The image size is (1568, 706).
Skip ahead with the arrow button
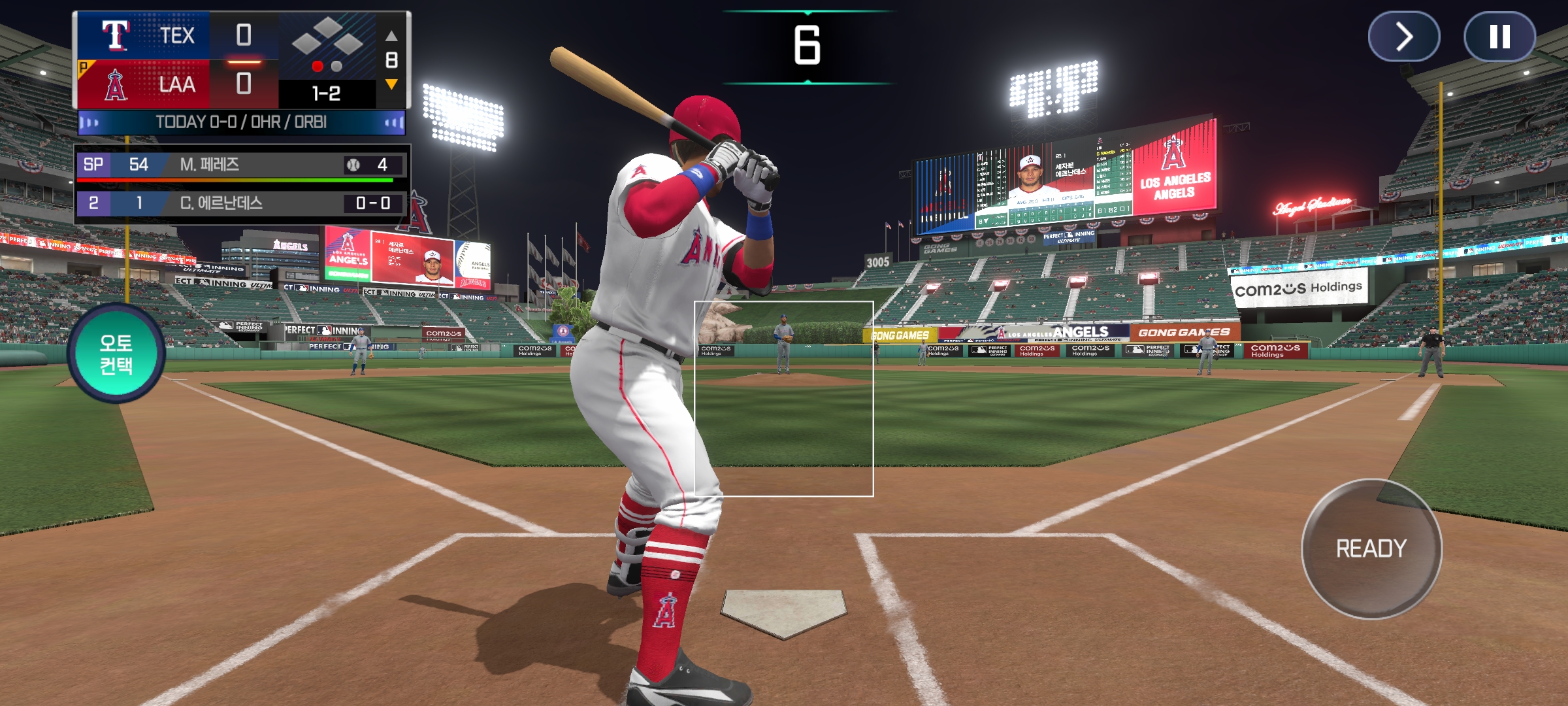[1404, 37]
